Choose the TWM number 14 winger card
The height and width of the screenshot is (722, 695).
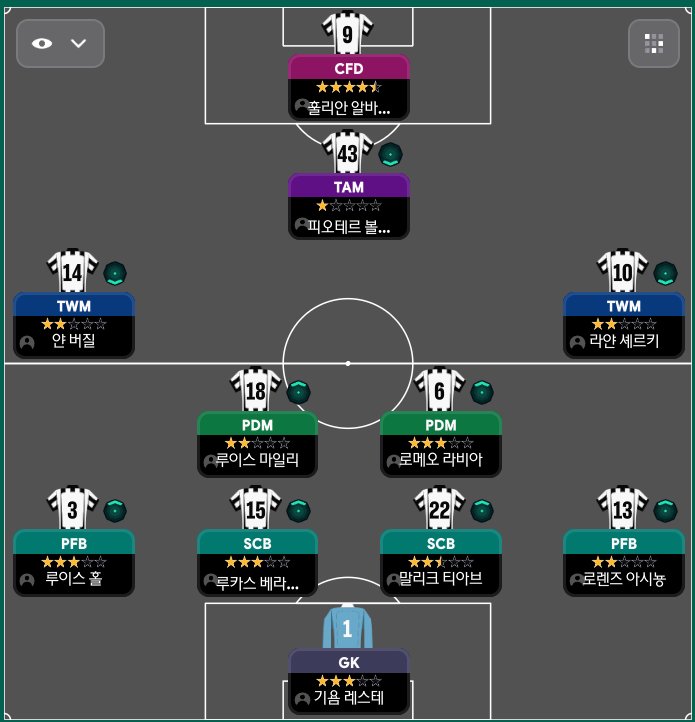74,324
